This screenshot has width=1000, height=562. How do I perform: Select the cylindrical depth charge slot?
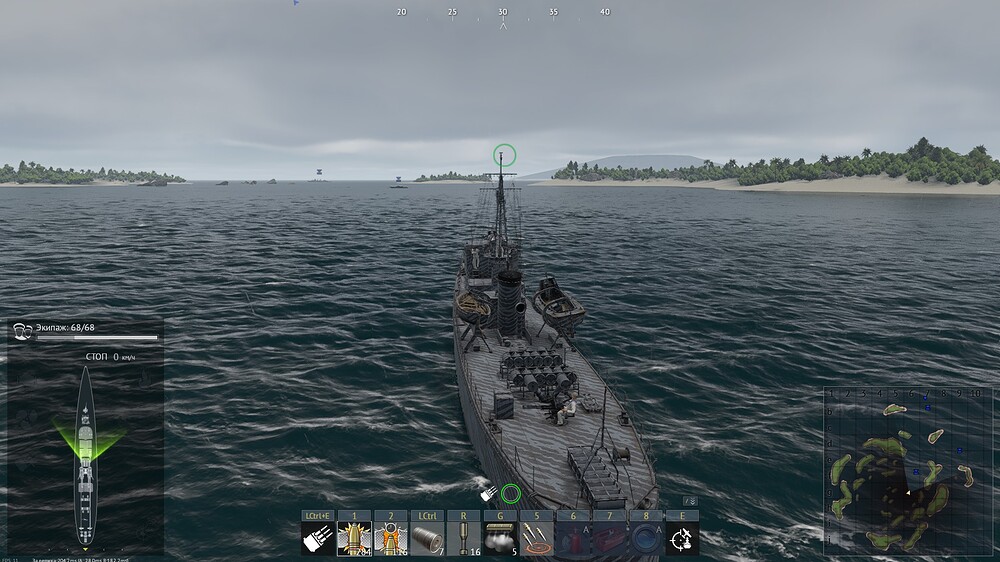tap(427, 538)
